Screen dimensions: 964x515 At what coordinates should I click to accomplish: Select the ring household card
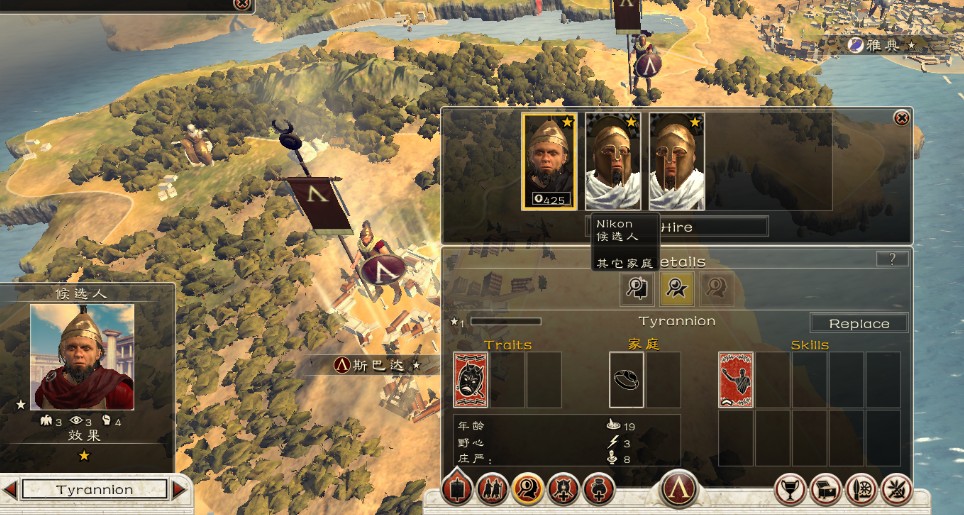627,380
